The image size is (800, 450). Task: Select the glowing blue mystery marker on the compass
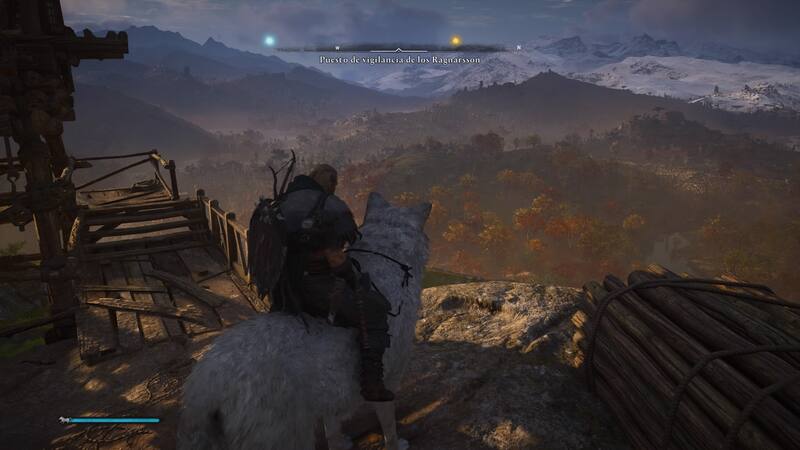point(269,41)
